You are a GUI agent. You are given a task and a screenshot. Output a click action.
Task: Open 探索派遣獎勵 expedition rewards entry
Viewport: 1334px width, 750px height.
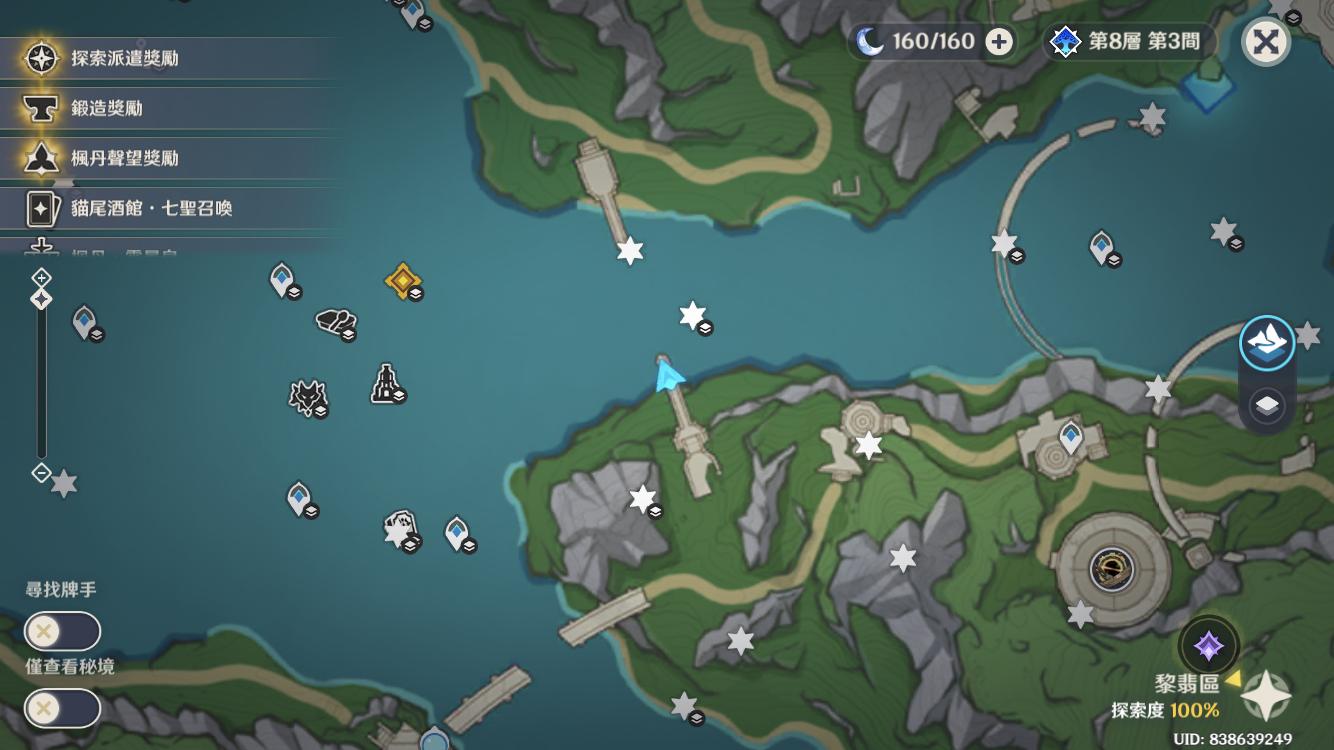[124, 58]
